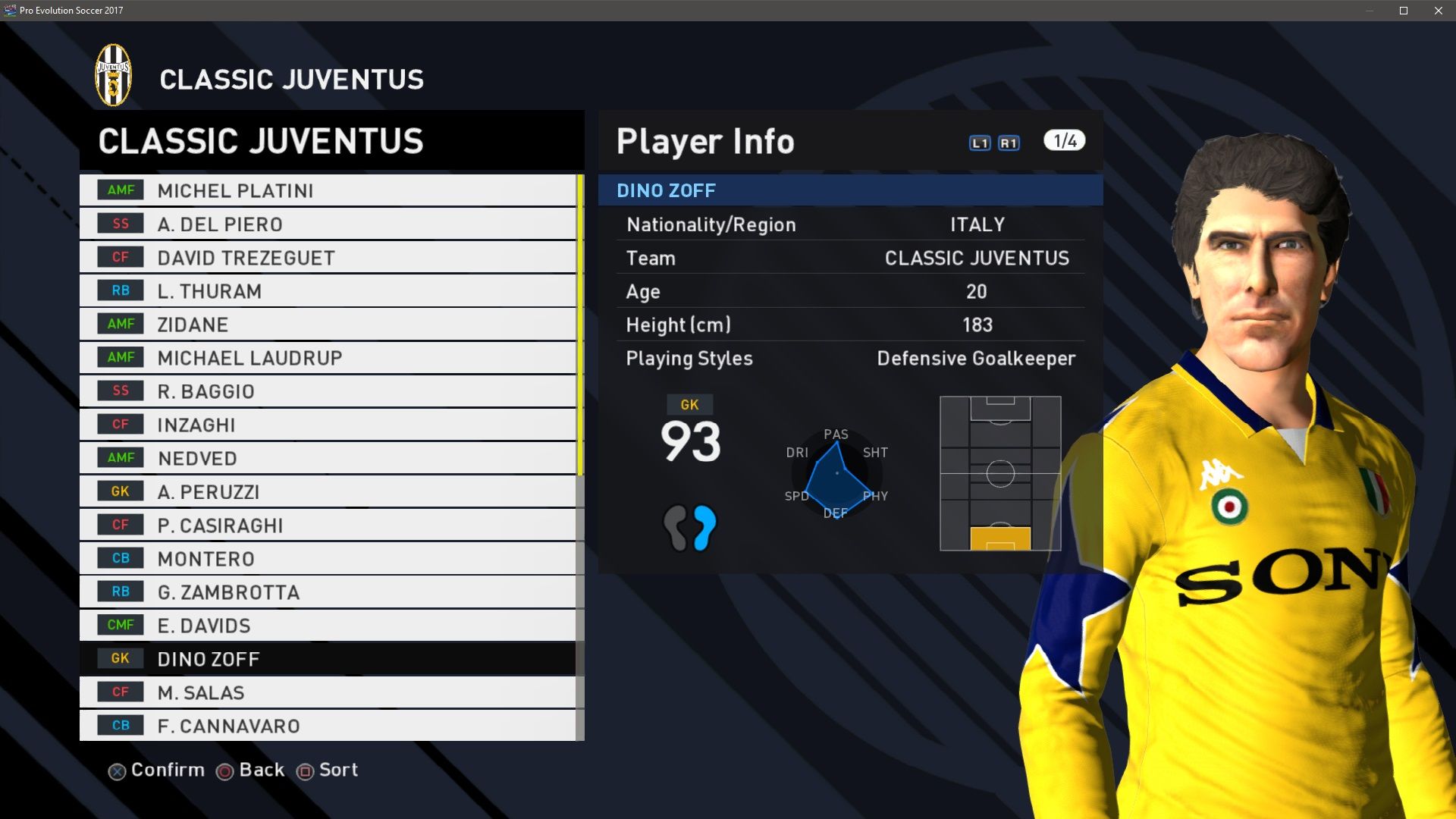Close the Pro Evolution Soccer 2017 window
1456x819 pixels.
1439,11
